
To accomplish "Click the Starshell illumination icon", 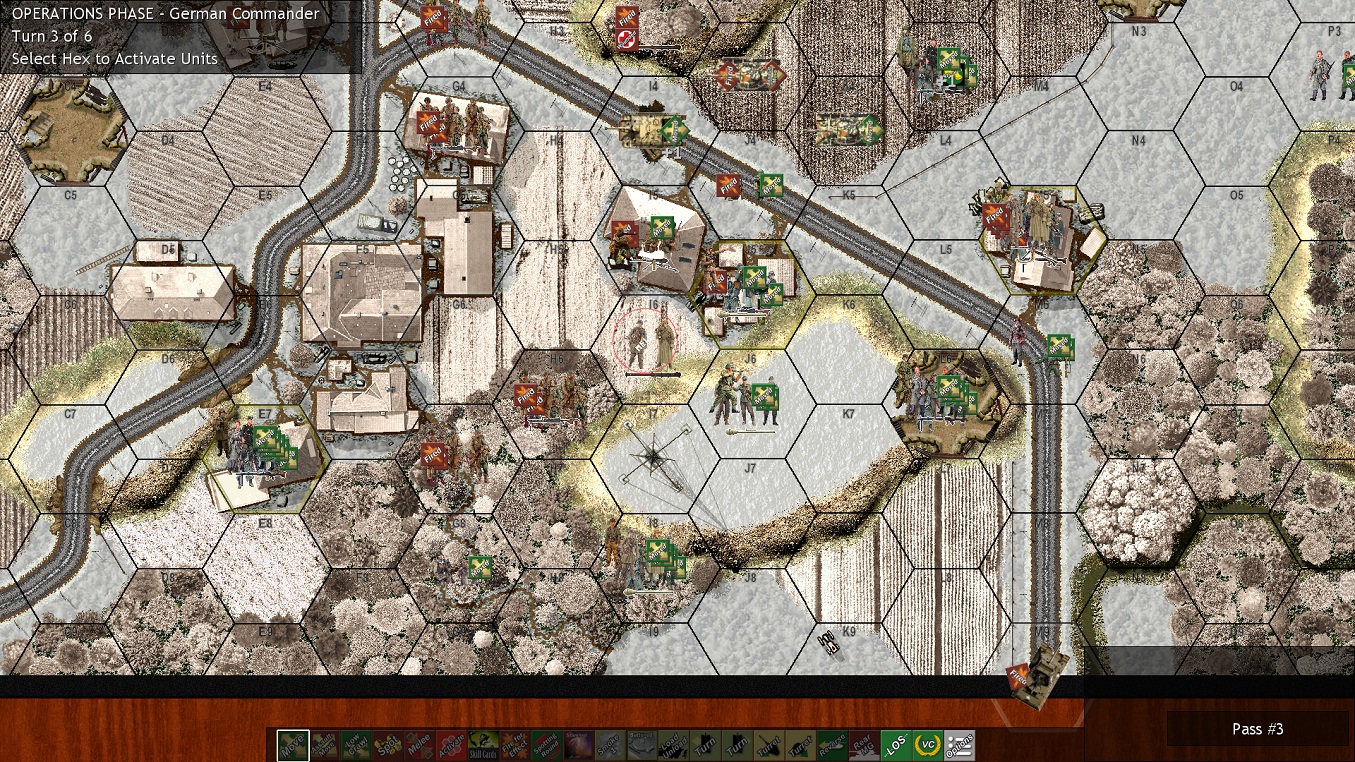I will point(577,744).
